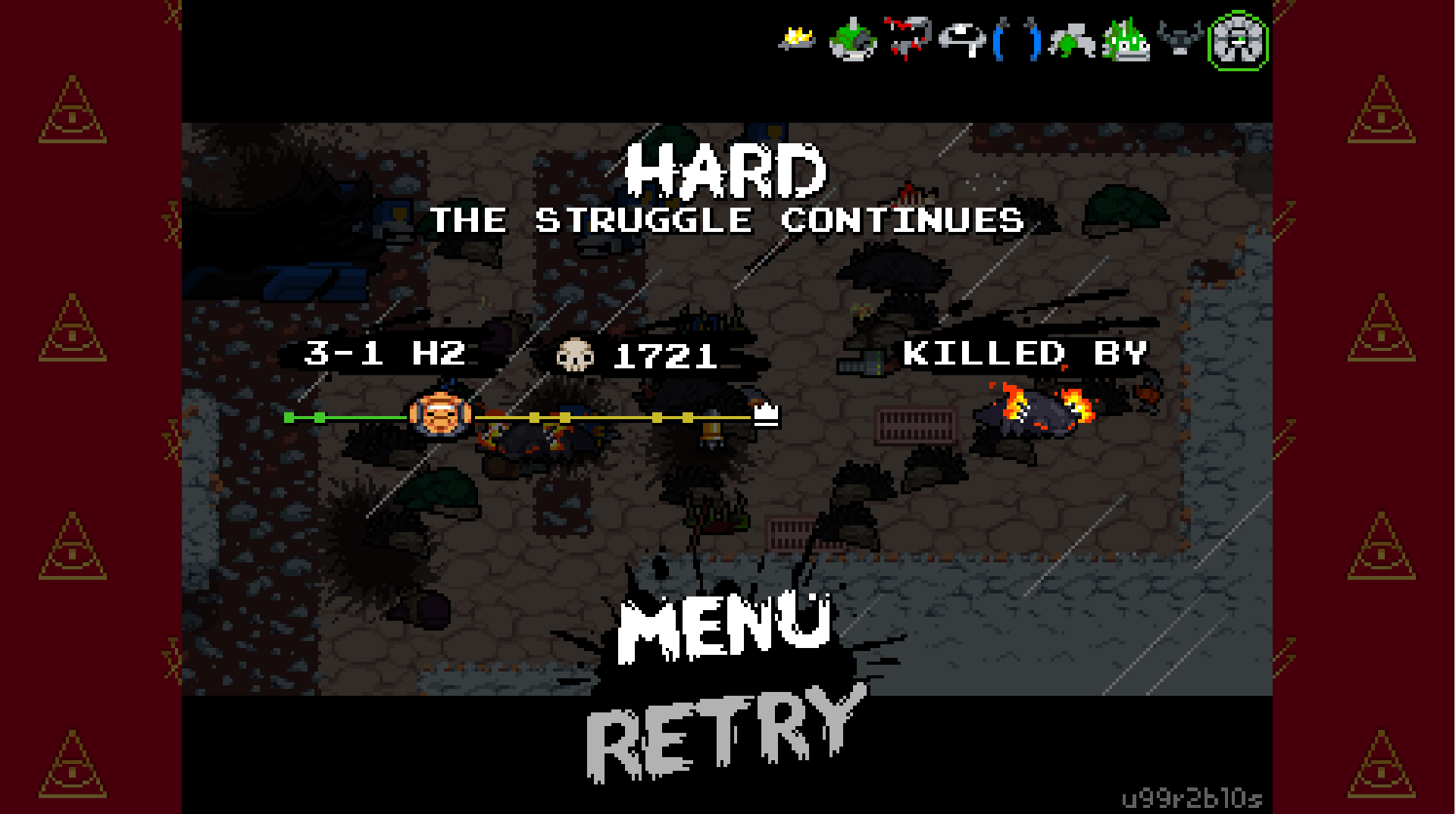This screenshot has height=814, width=1456.
Task: Click the spiky green fish Scarier Face icon
Action: click(1126, 42)
